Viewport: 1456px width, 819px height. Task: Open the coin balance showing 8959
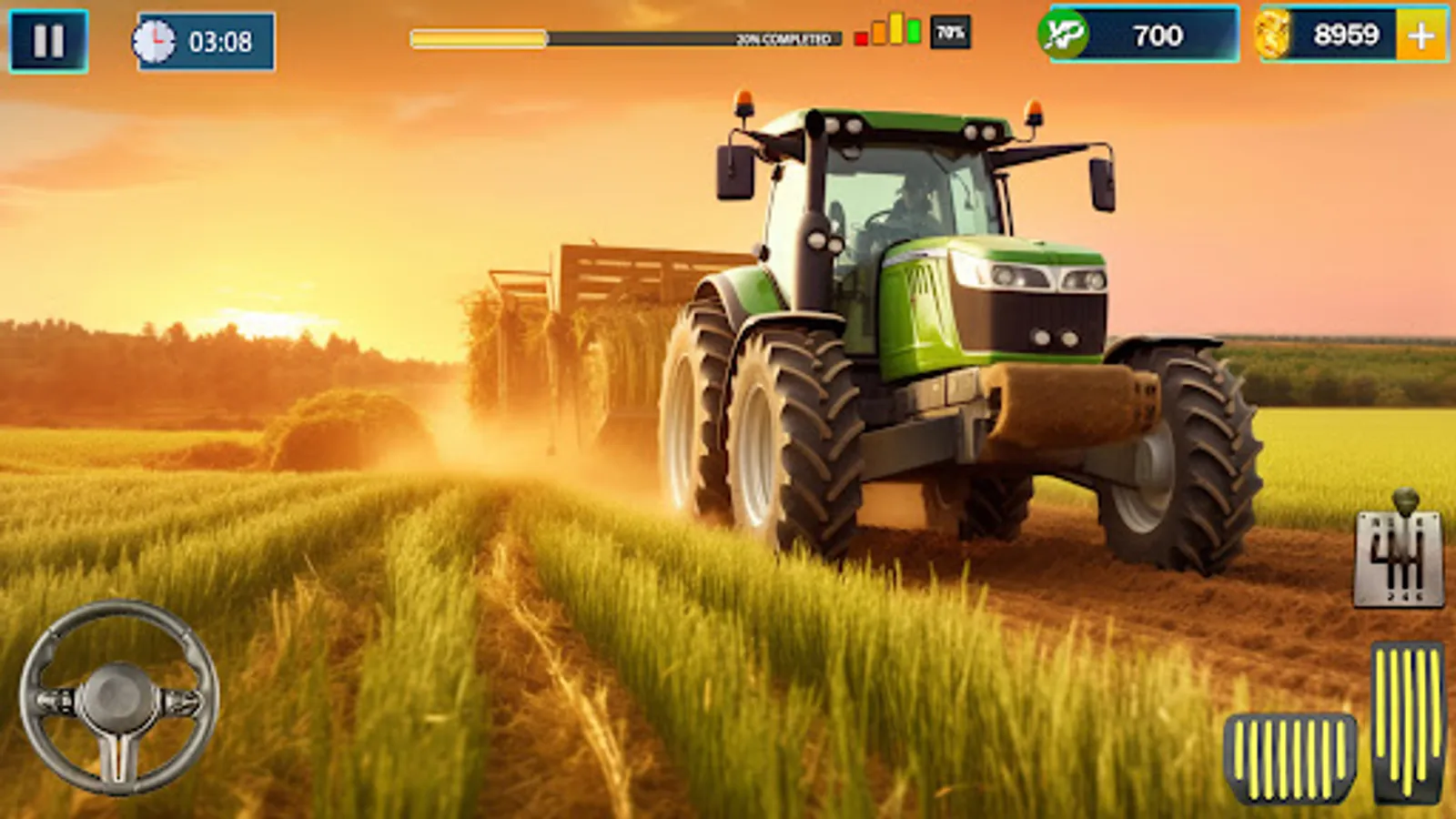1340,36
